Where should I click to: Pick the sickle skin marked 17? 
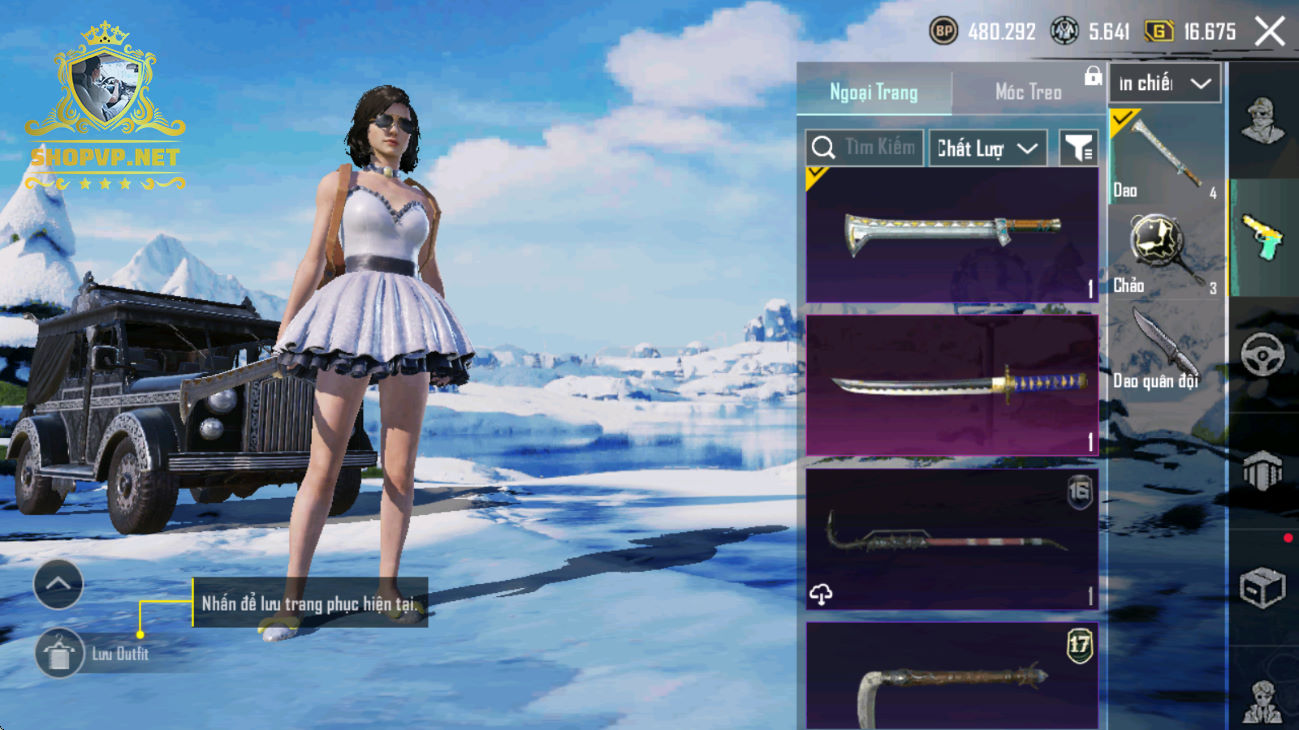point(951,676)
